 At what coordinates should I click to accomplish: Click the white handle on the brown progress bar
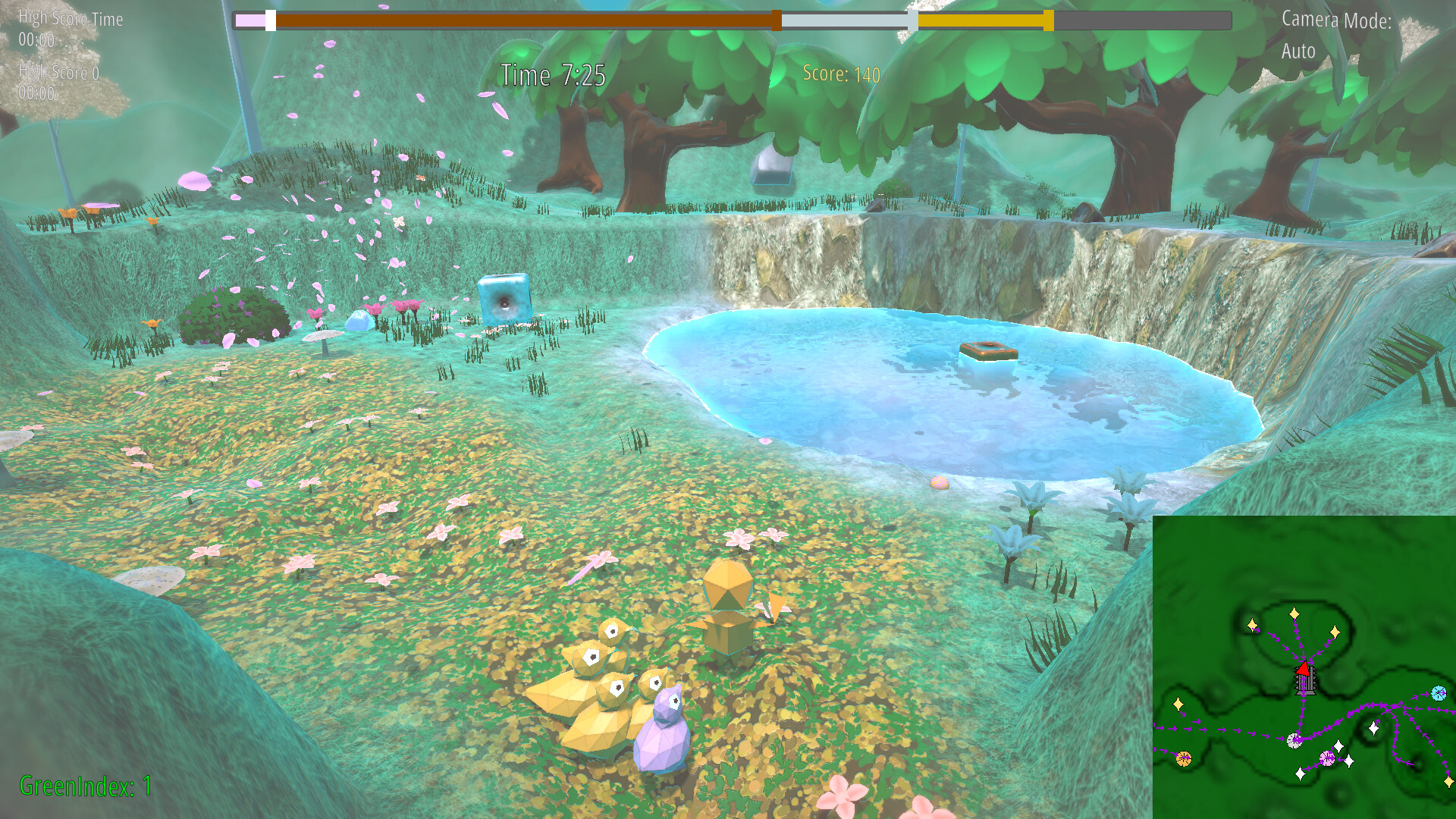click(271, 22)
